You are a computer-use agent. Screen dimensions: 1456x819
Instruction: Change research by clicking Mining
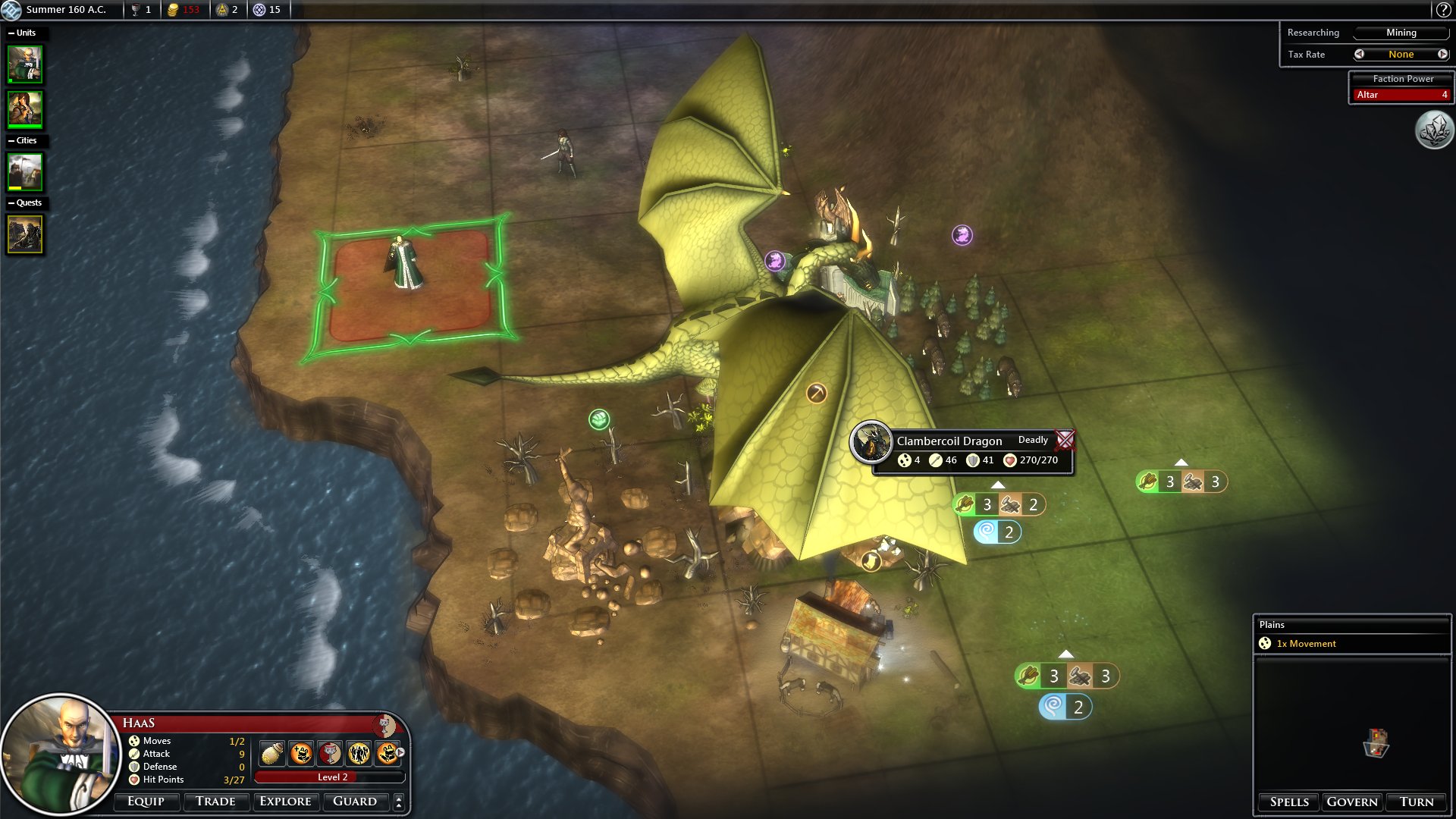pyautogui.click(x=1401, y=33)
